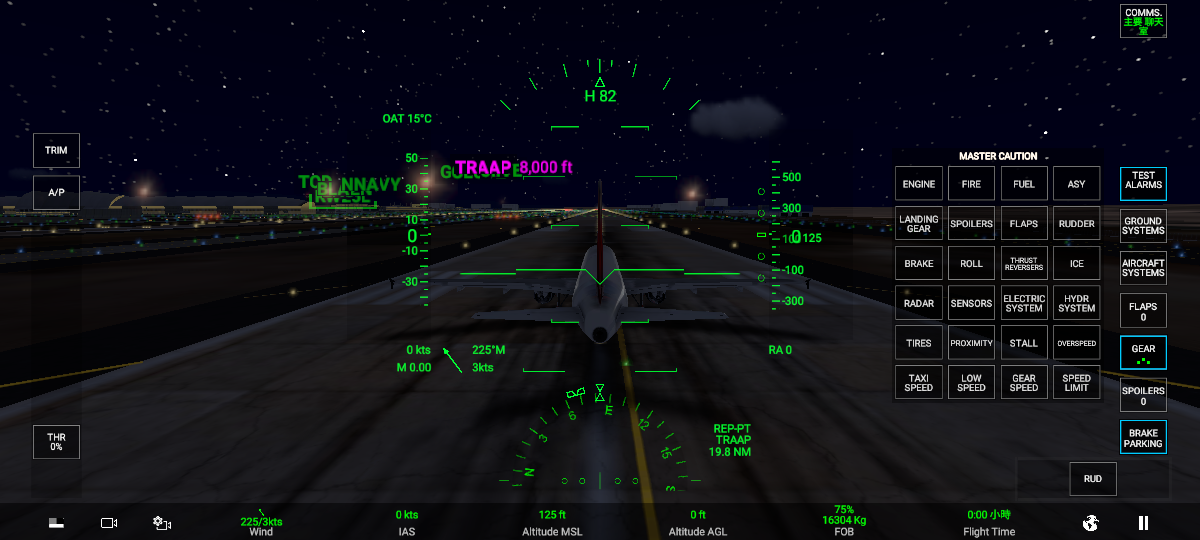This screenshot has height=540, width=1200.
Task: Select the THR 0% throttle control
Action: click(56, 442)
